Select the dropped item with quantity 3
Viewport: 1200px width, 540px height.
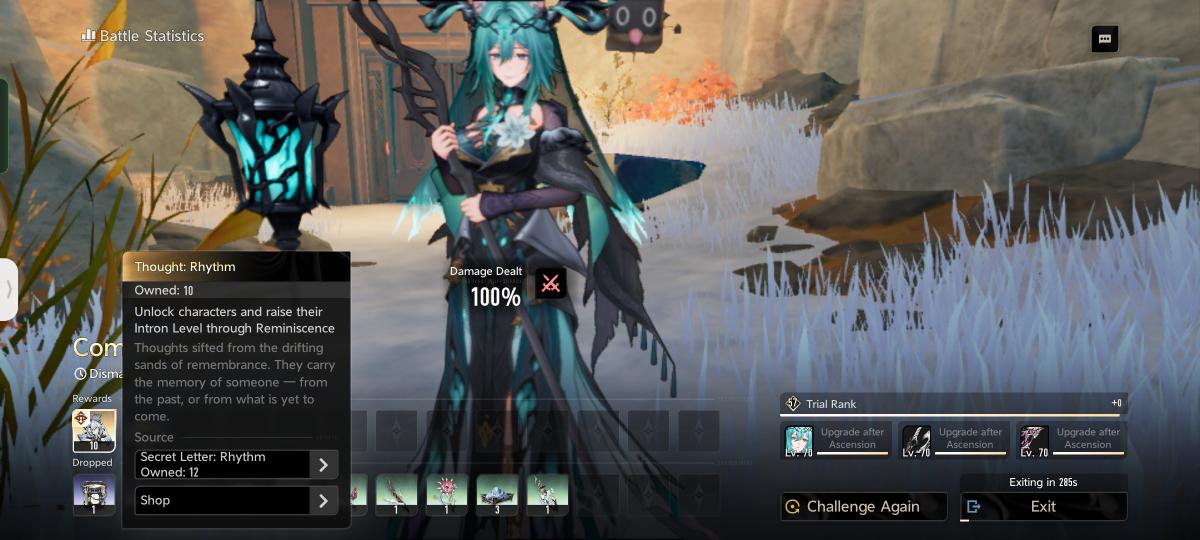pos(497,495)
